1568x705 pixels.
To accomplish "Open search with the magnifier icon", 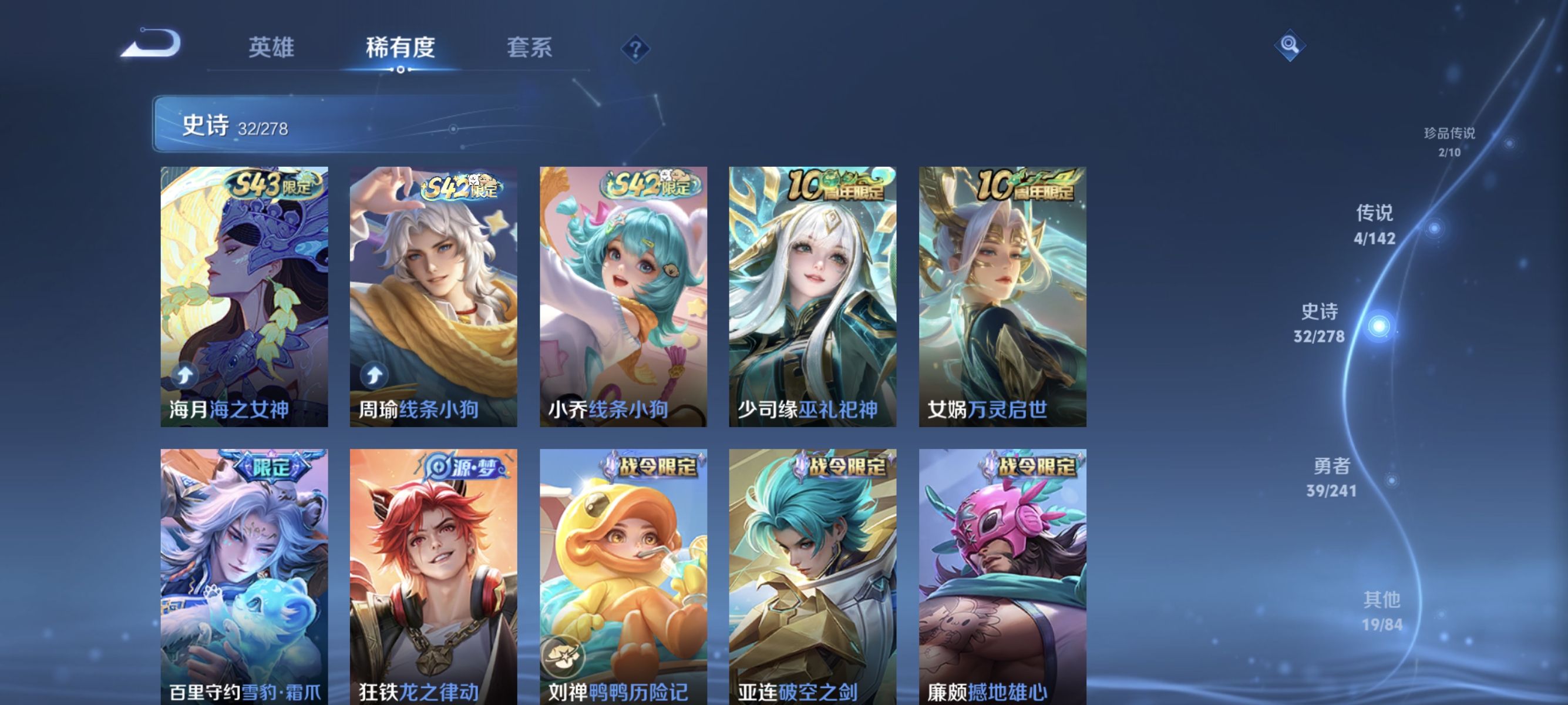I will pos(1290,45).
